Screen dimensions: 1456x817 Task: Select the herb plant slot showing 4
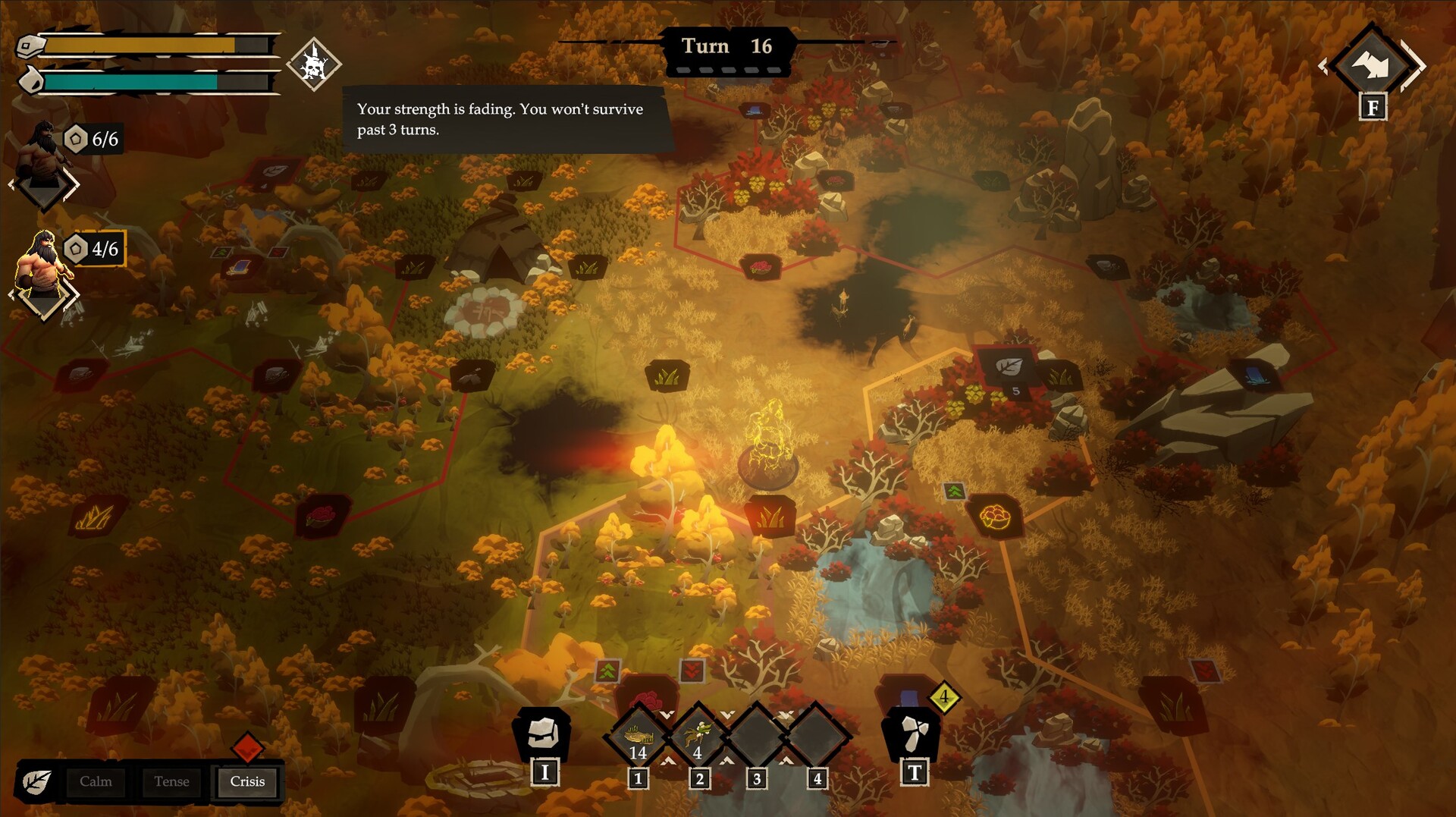(698, 737)
